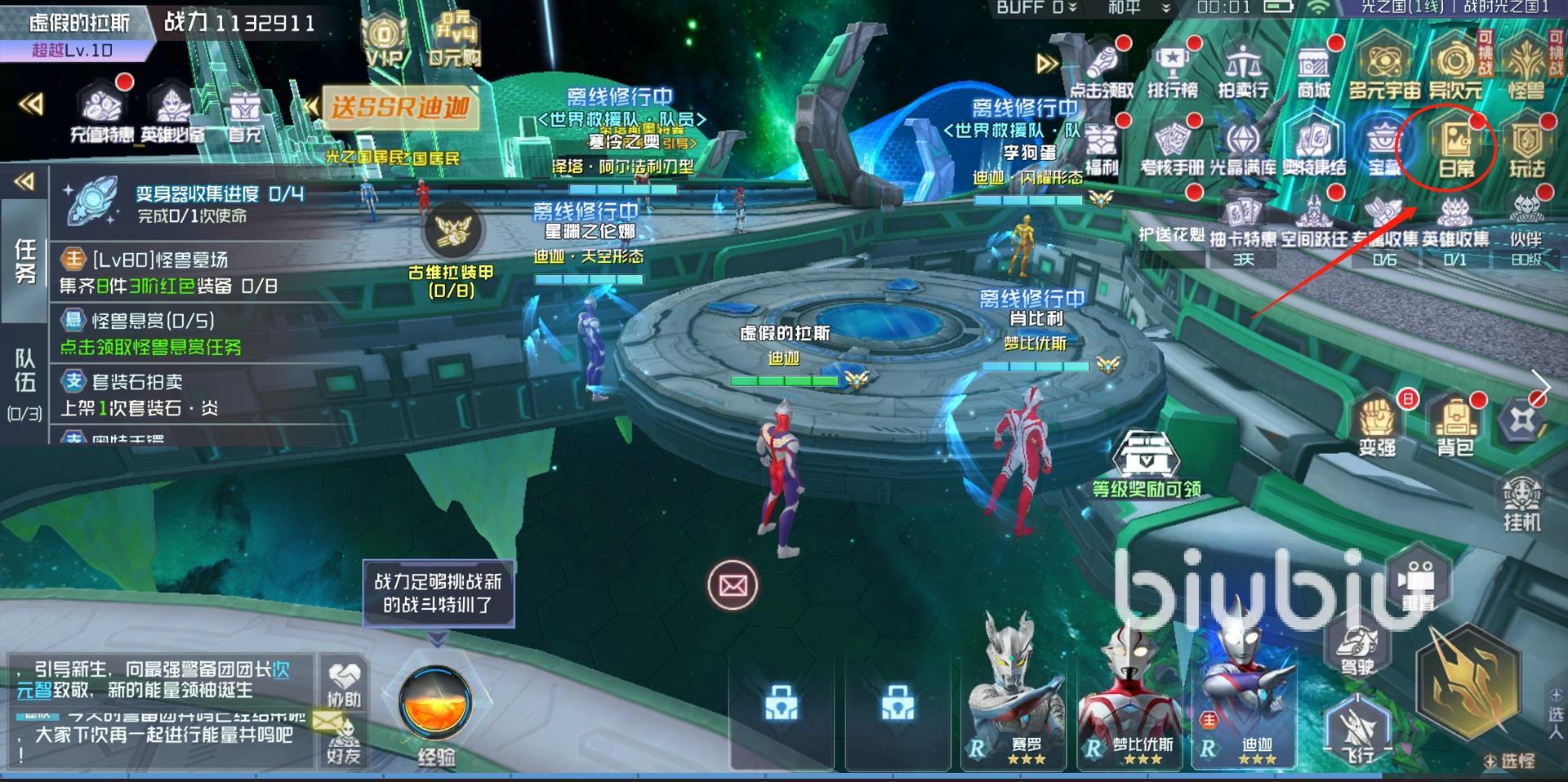Open the 好友 friends list

(344, 740)
